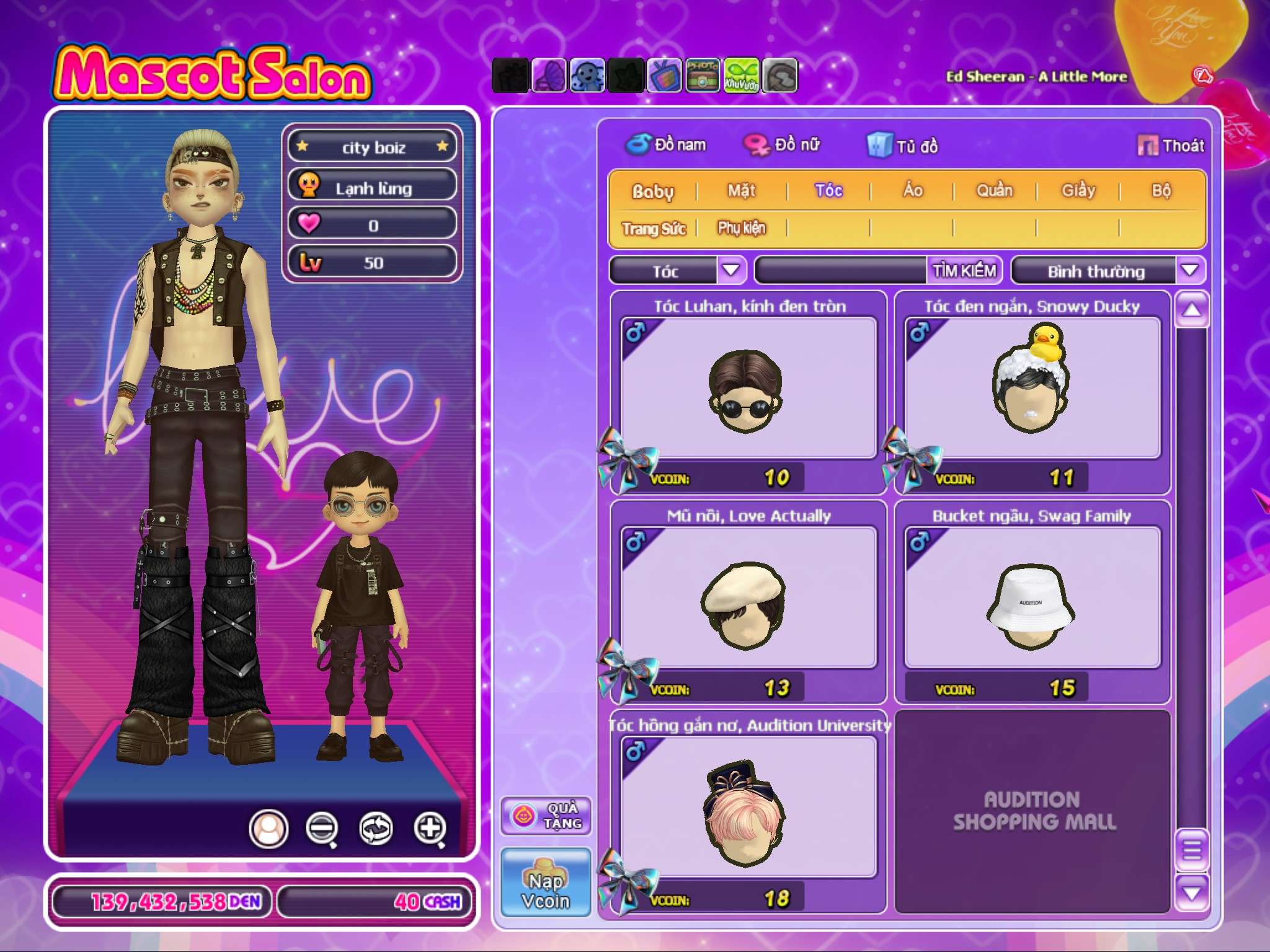Expand the Bình thường sort dropdown
This screenshot has height=952, width=1270.
1189,271
